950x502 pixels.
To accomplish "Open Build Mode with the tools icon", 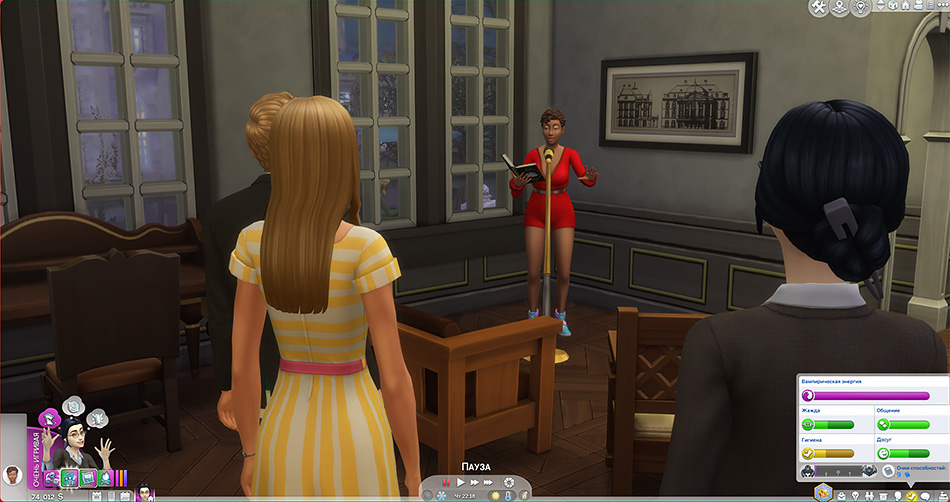I will (817, 8).
